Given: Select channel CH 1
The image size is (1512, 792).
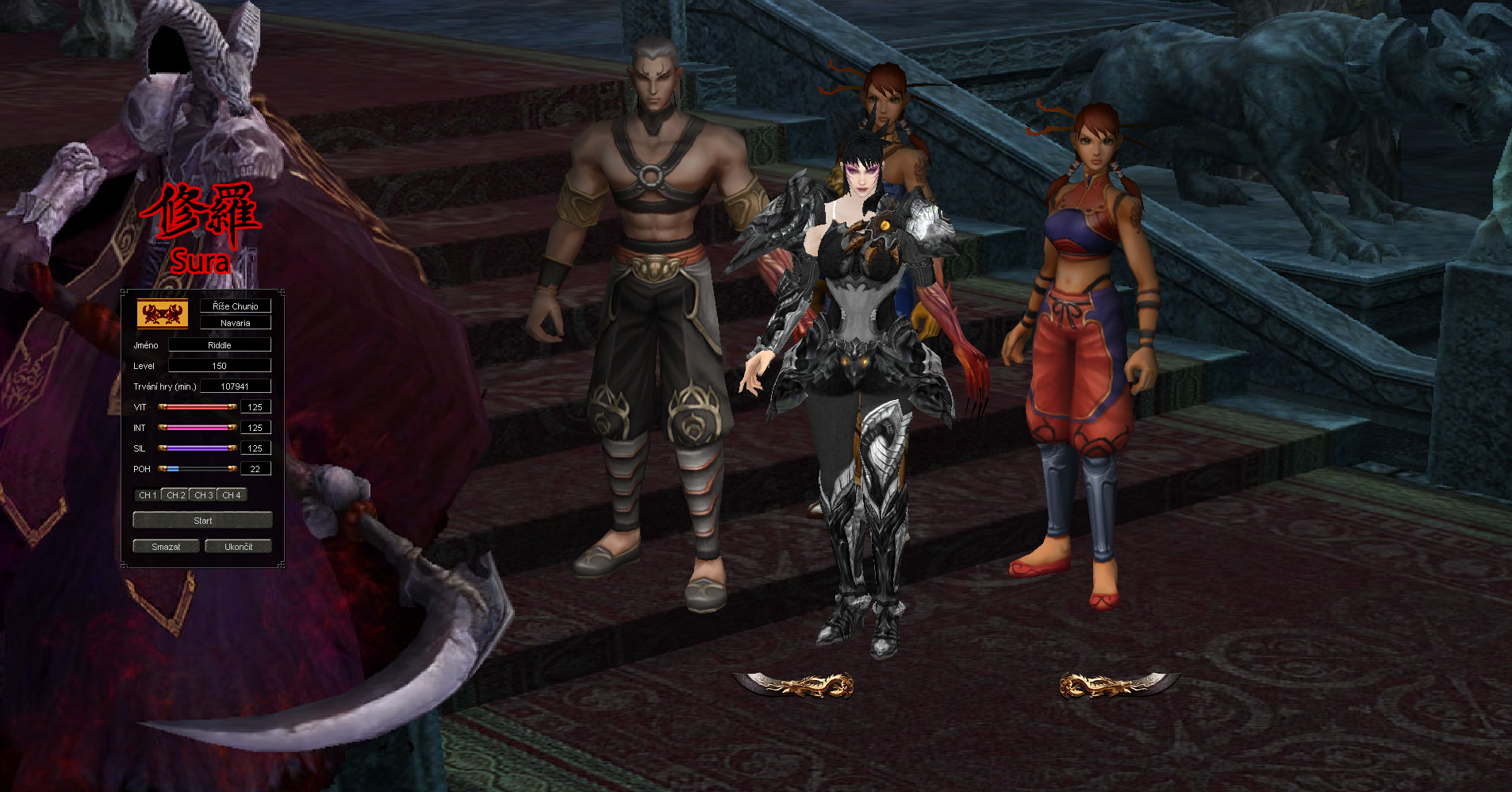Looking at the screenshot, I should pyautogui.click(x=148, y=495).
